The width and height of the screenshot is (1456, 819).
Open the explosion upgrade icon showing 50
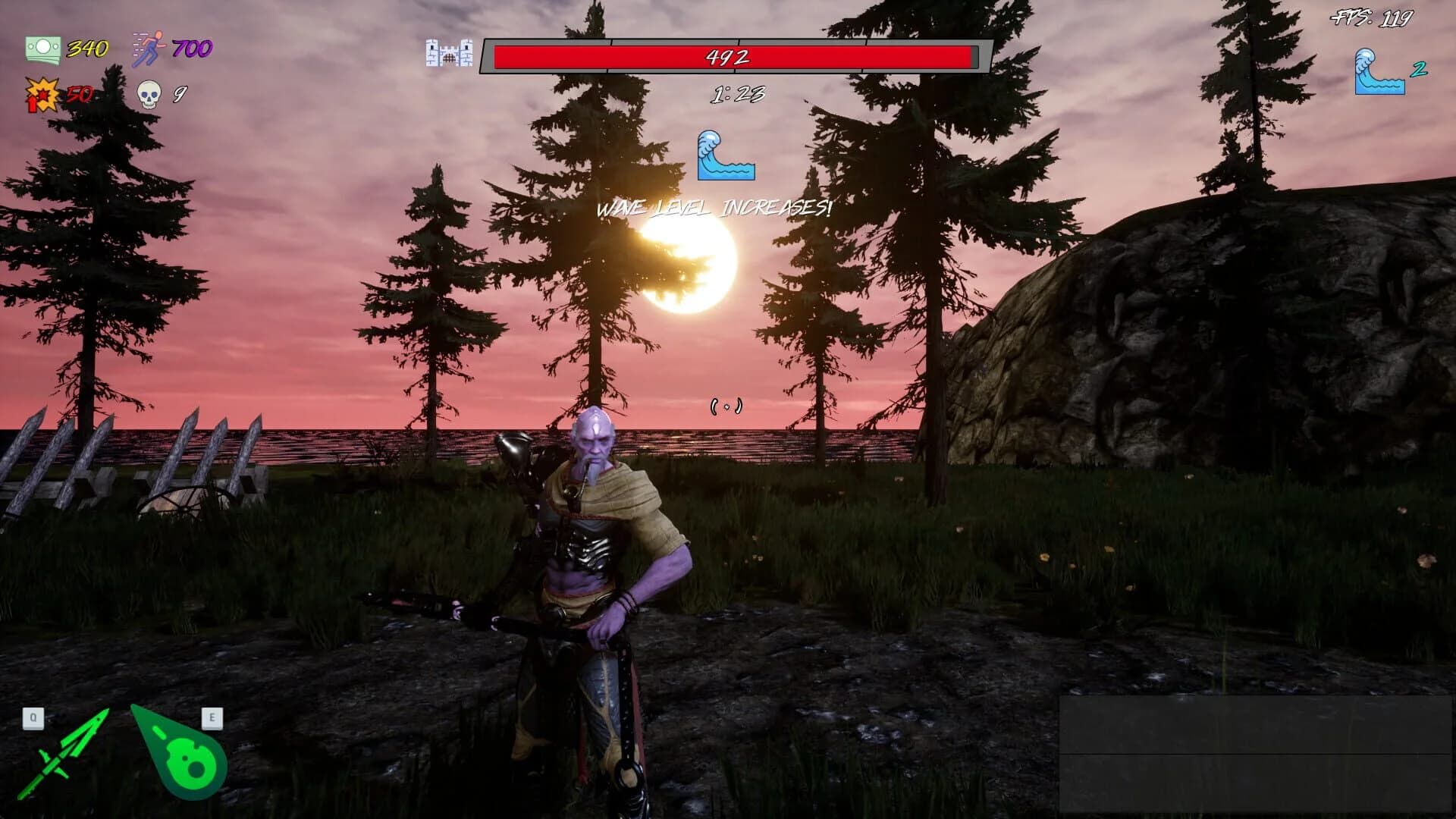43,94
